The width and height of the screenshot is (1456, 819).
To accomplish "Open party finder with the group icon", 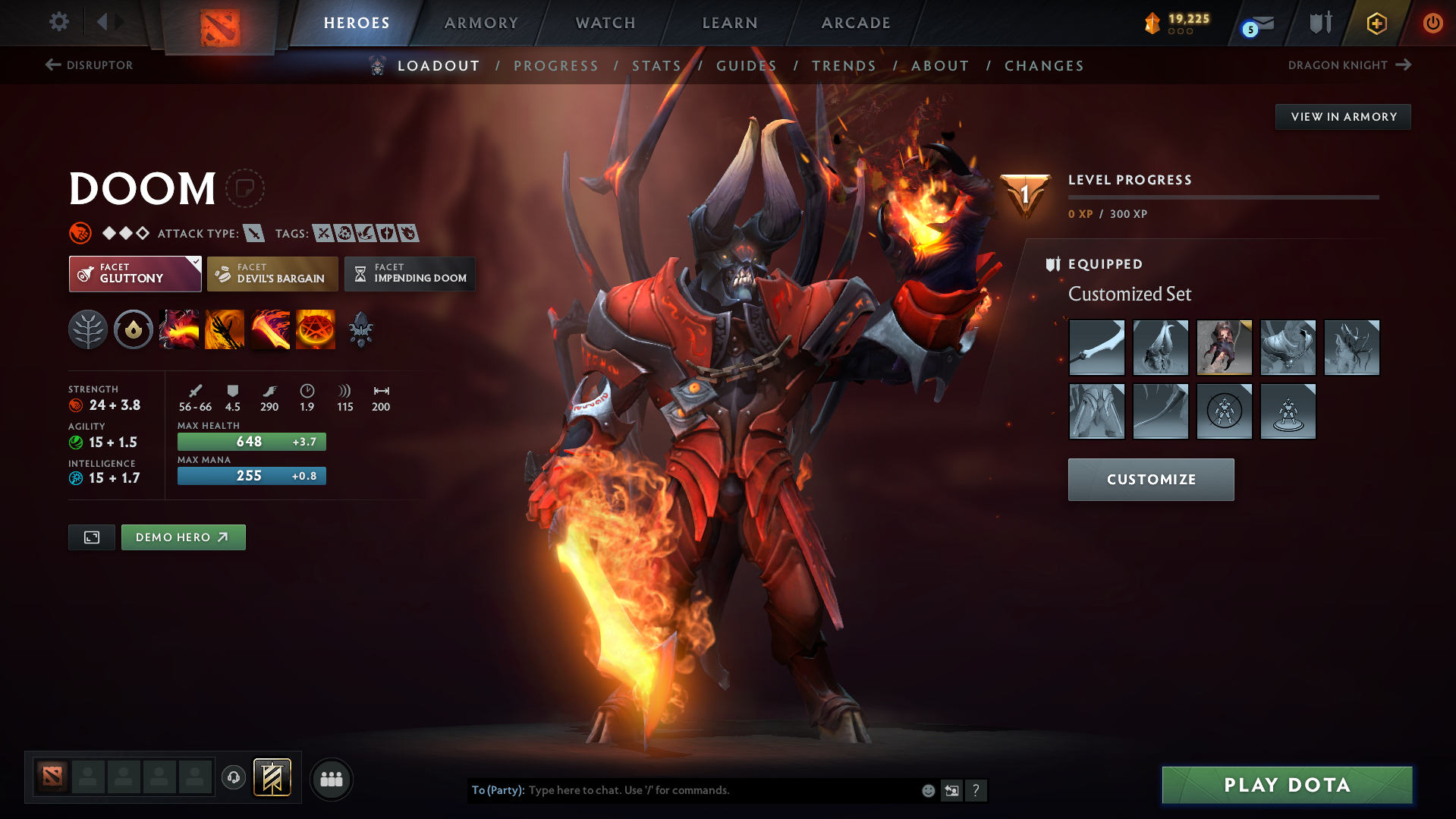I will pos(331,779).
